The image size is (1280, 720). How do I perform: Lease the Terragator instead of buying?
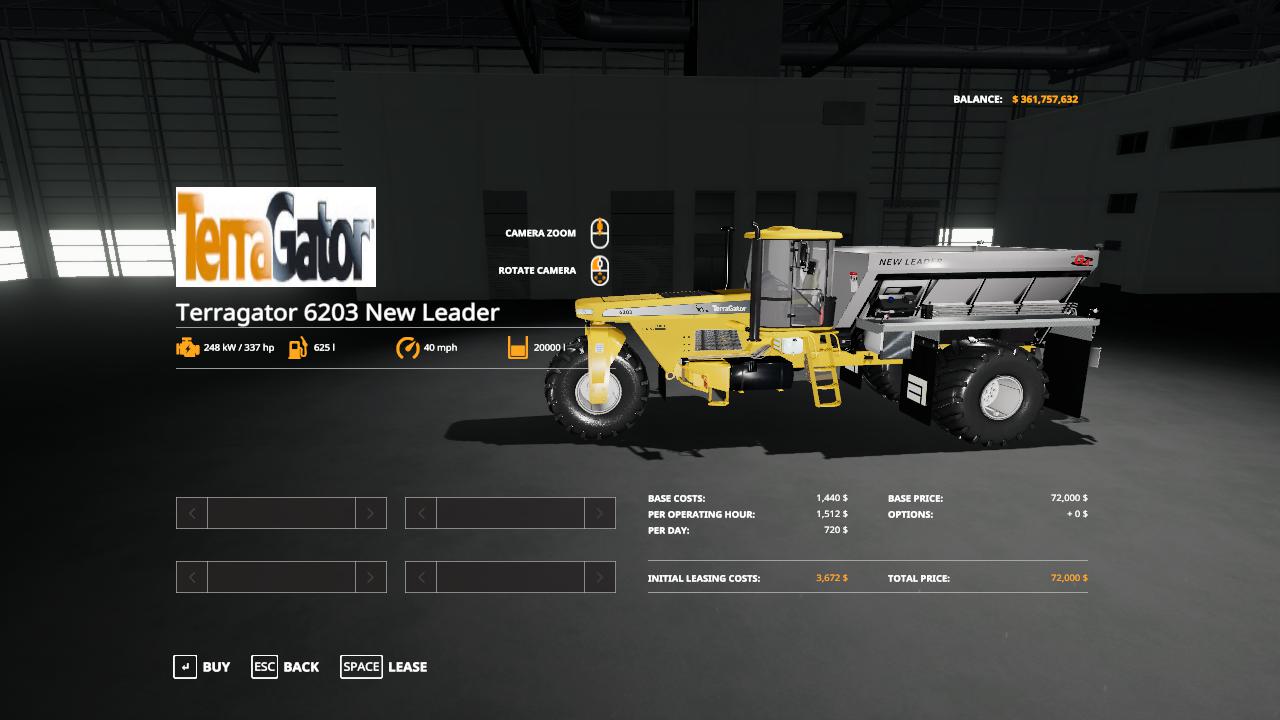384,667
